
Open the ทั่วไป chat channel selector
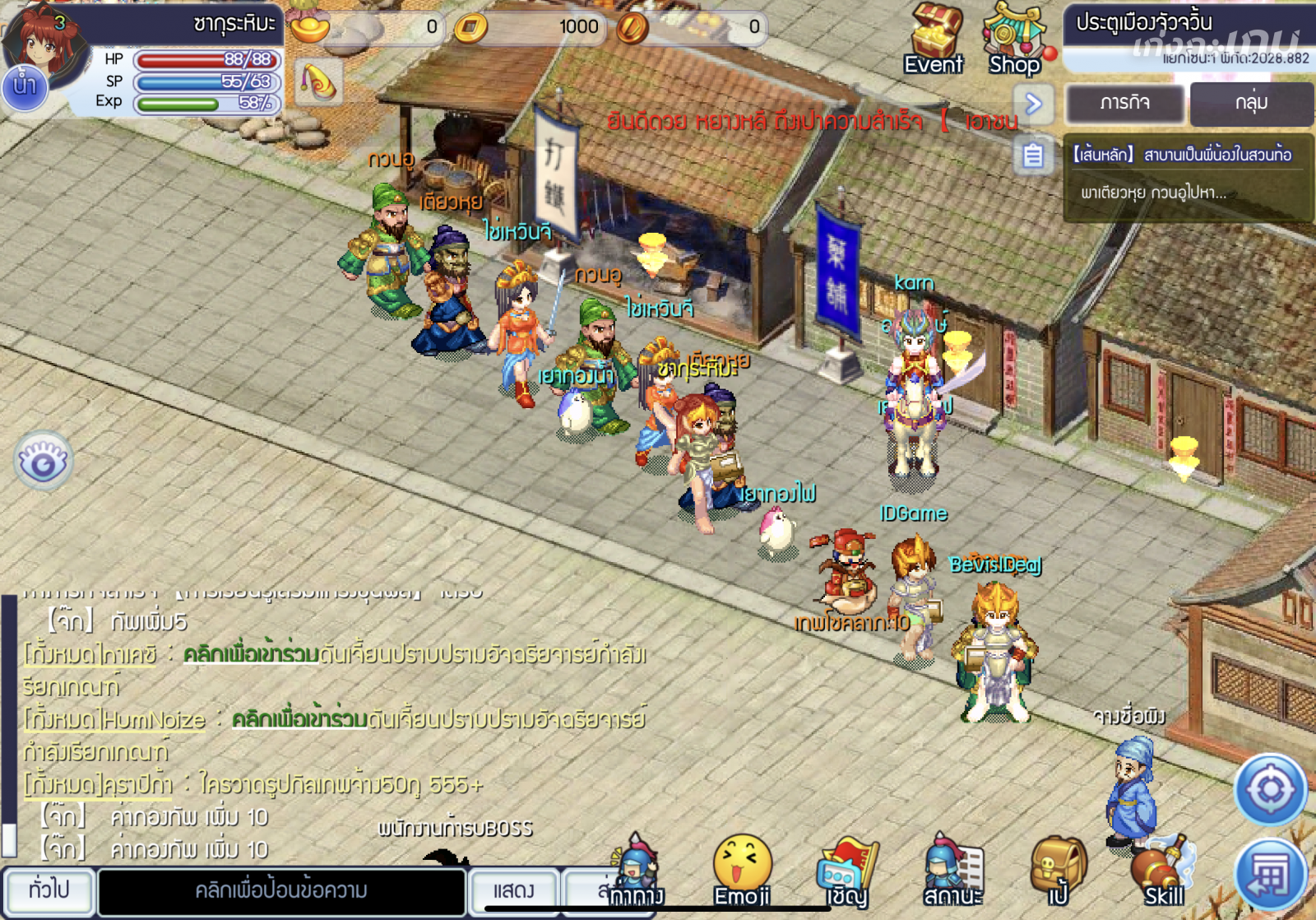(x=49, y=890)
